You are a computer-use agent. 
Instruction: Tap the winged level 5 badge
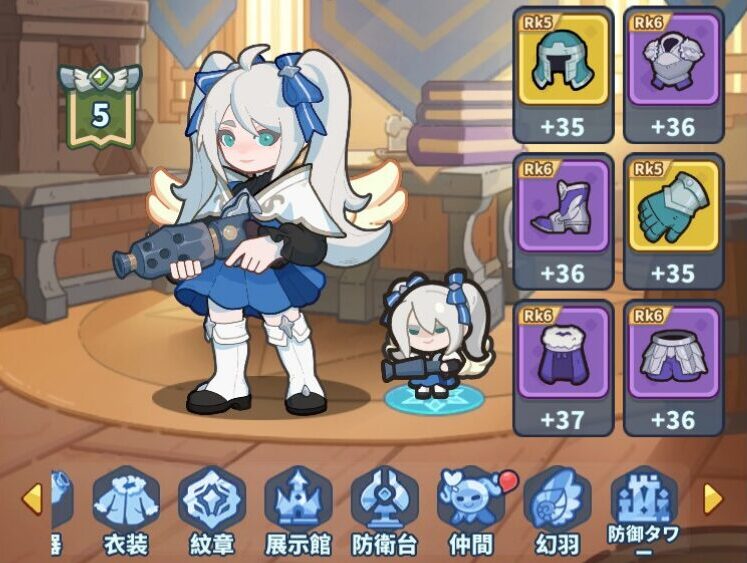coord(100,108)
